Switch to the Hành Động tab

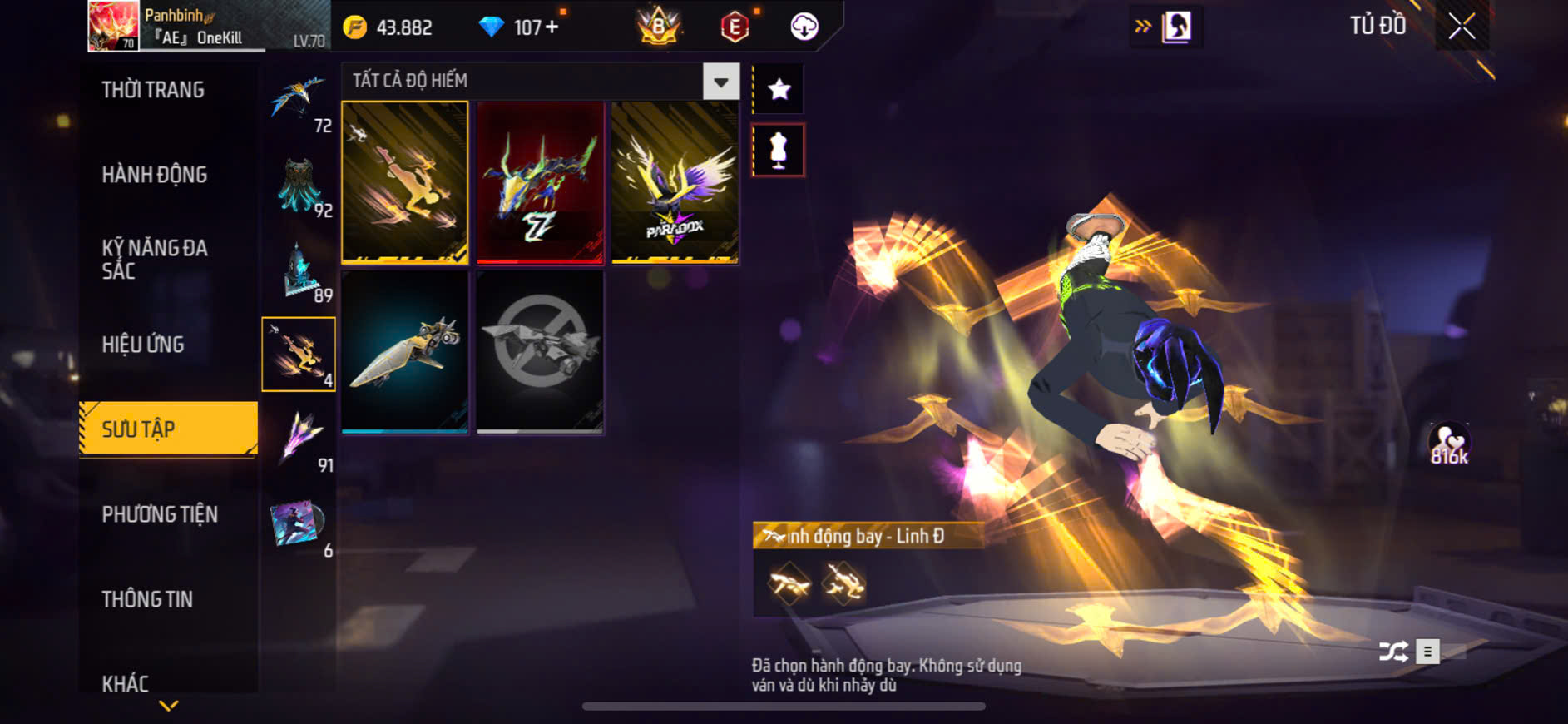coord(155,175)
